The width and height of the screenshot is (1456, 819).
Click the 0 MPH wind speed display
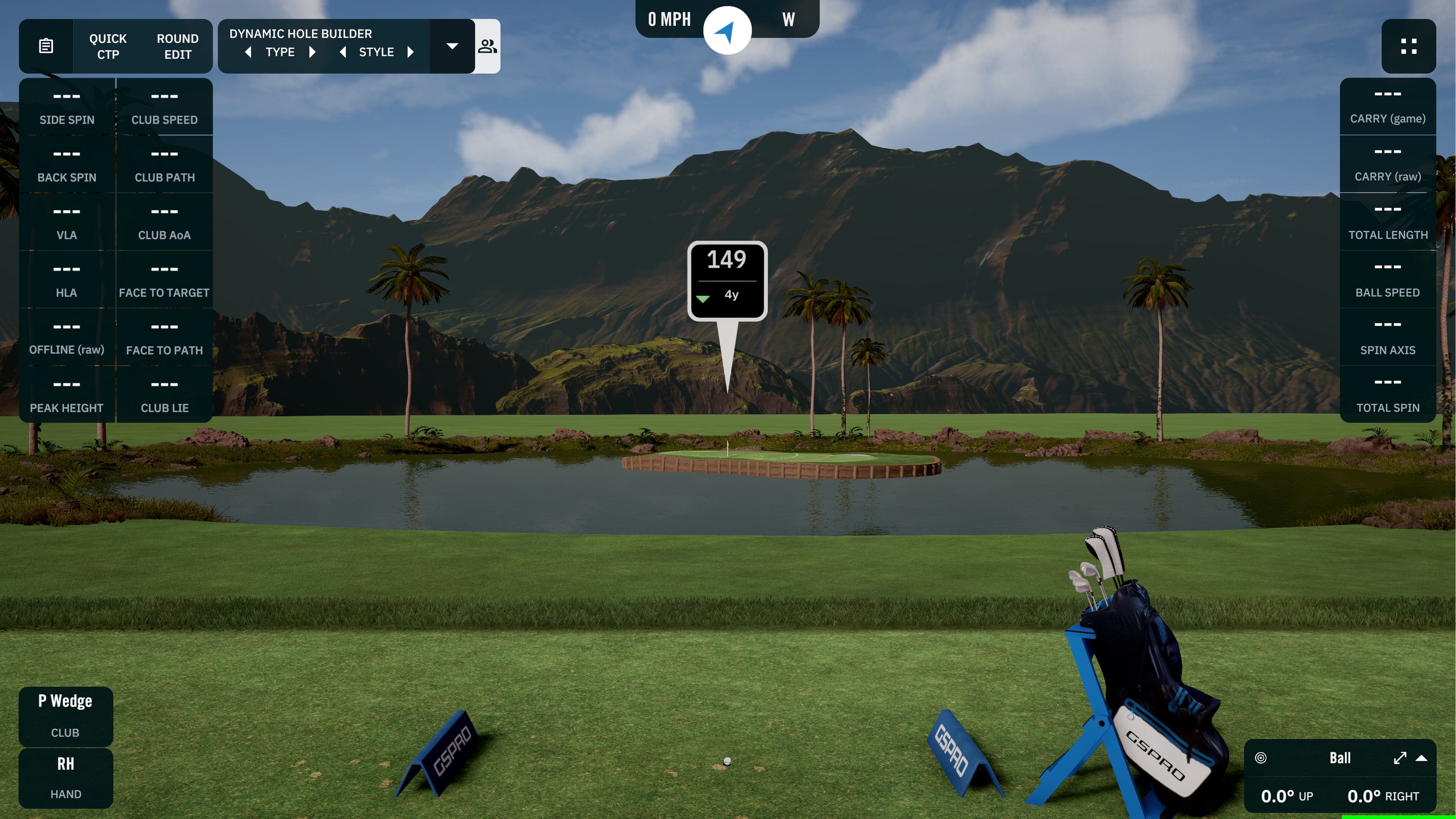pyautogui.click(x=669, y=19)
